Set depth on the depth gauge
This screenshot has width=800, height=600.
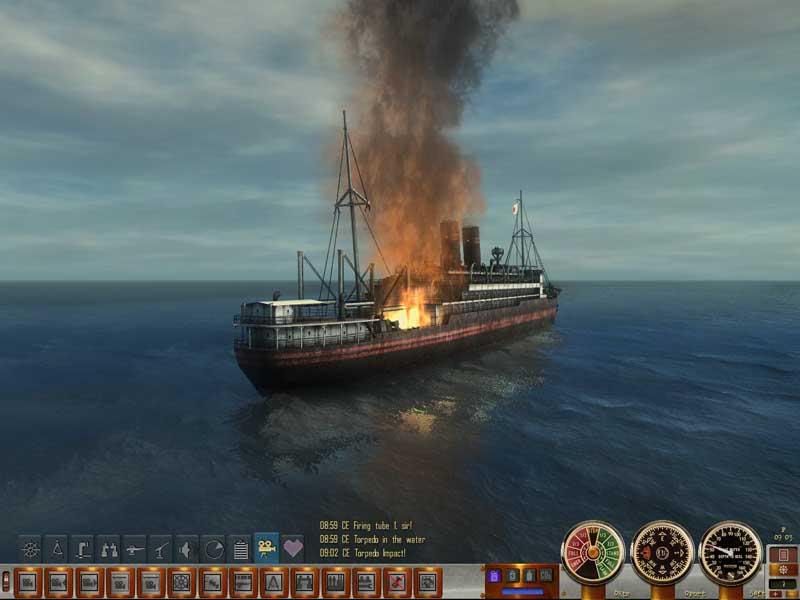point(730,552)
